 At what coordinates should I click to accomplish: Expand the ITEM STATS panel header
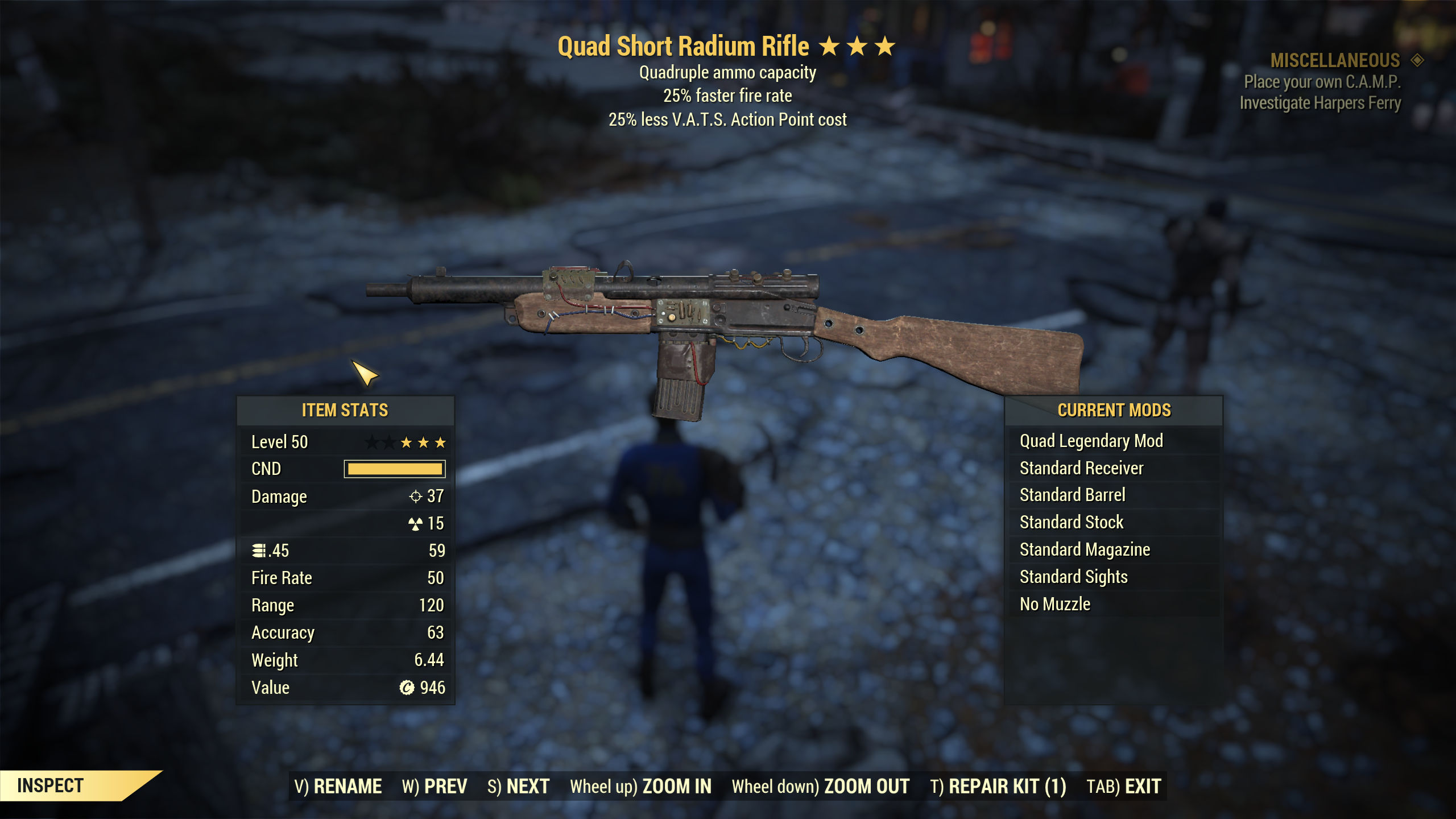[x=346, y=409]
